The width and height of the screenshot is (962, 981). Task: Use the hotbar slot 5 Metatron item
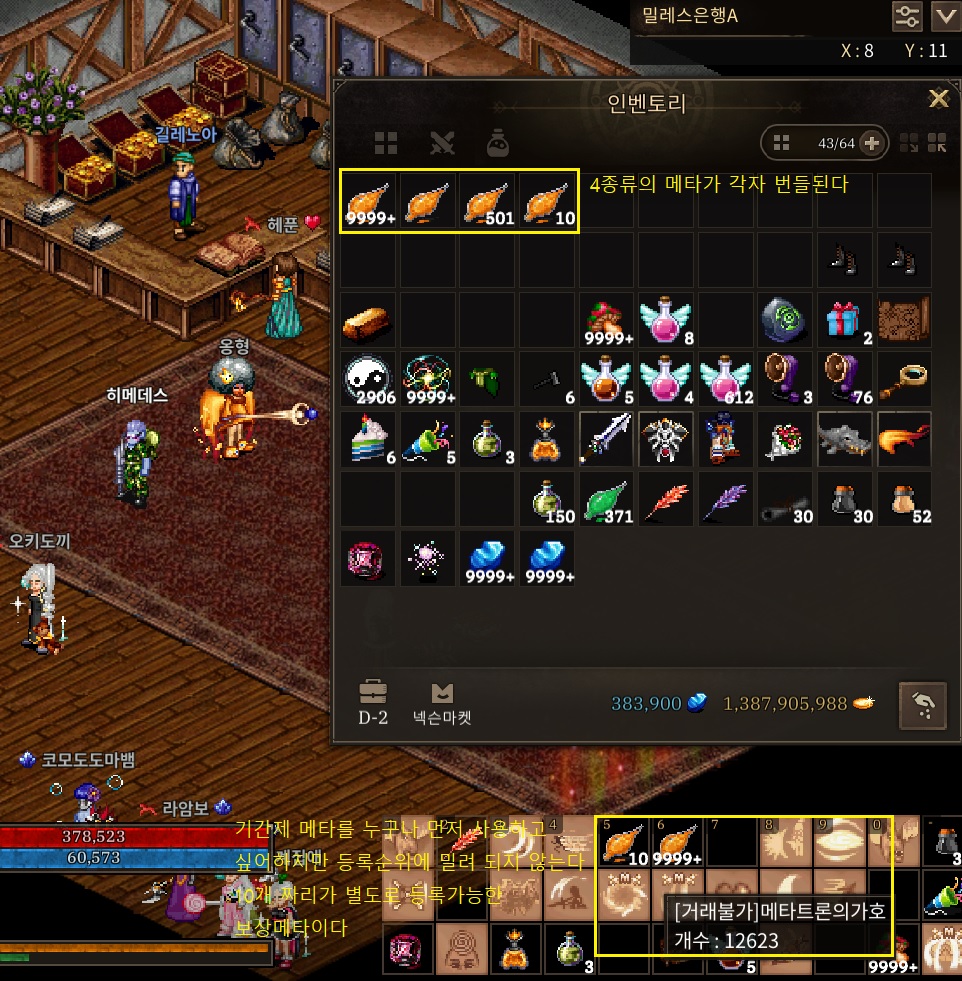[625, 843]
